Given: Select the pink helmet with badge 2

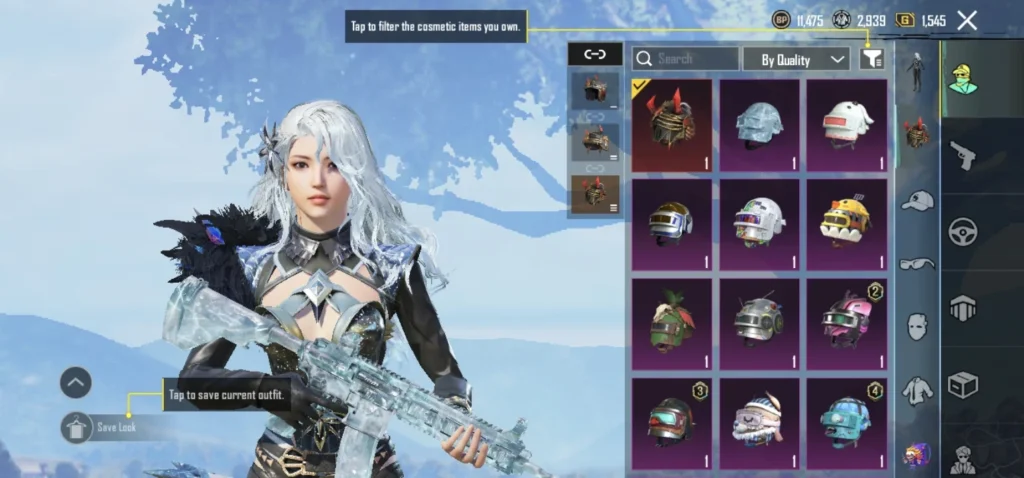Looking at the screenshot, I should coord(847,325).
